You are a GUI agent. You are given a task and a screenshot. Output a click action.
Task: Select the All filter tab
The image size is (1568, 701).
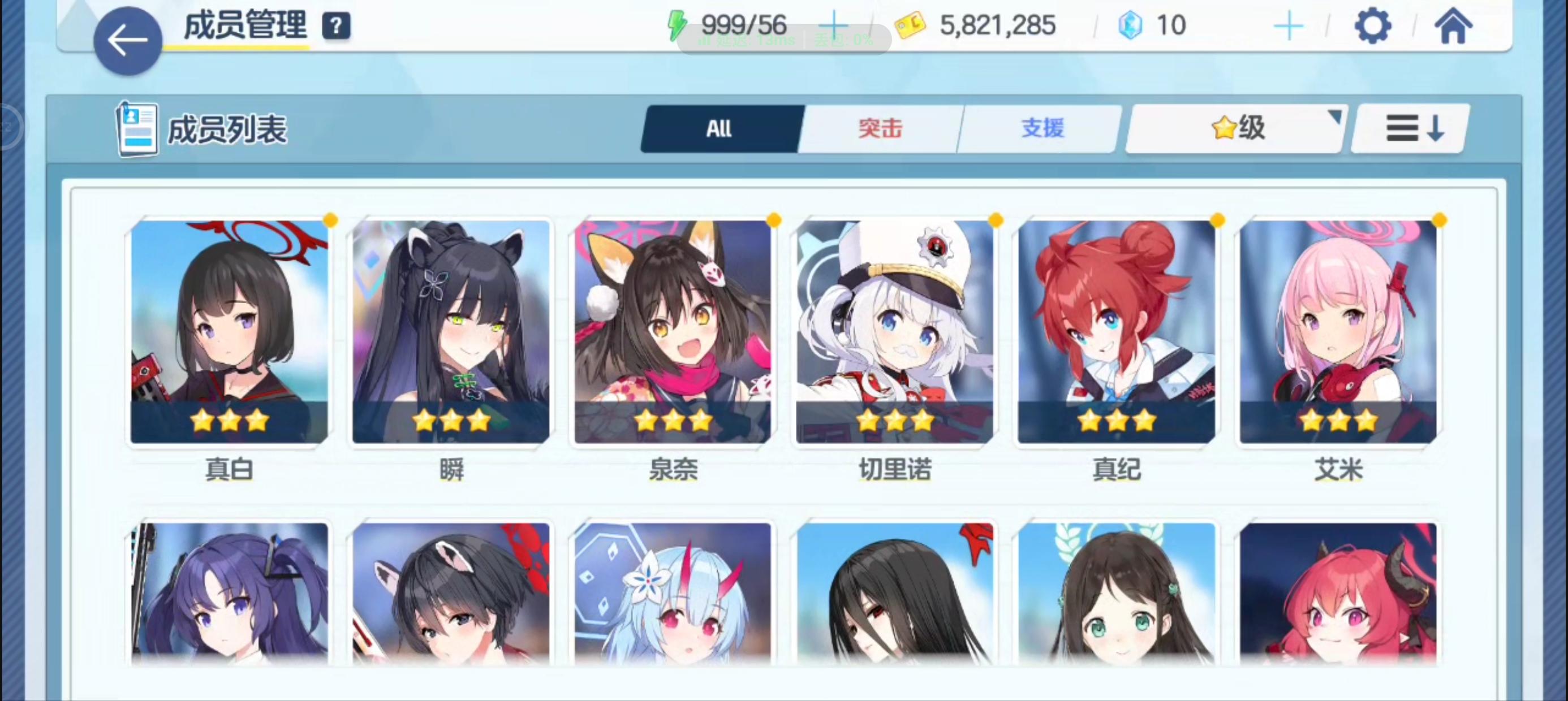[x=720, y=128]
